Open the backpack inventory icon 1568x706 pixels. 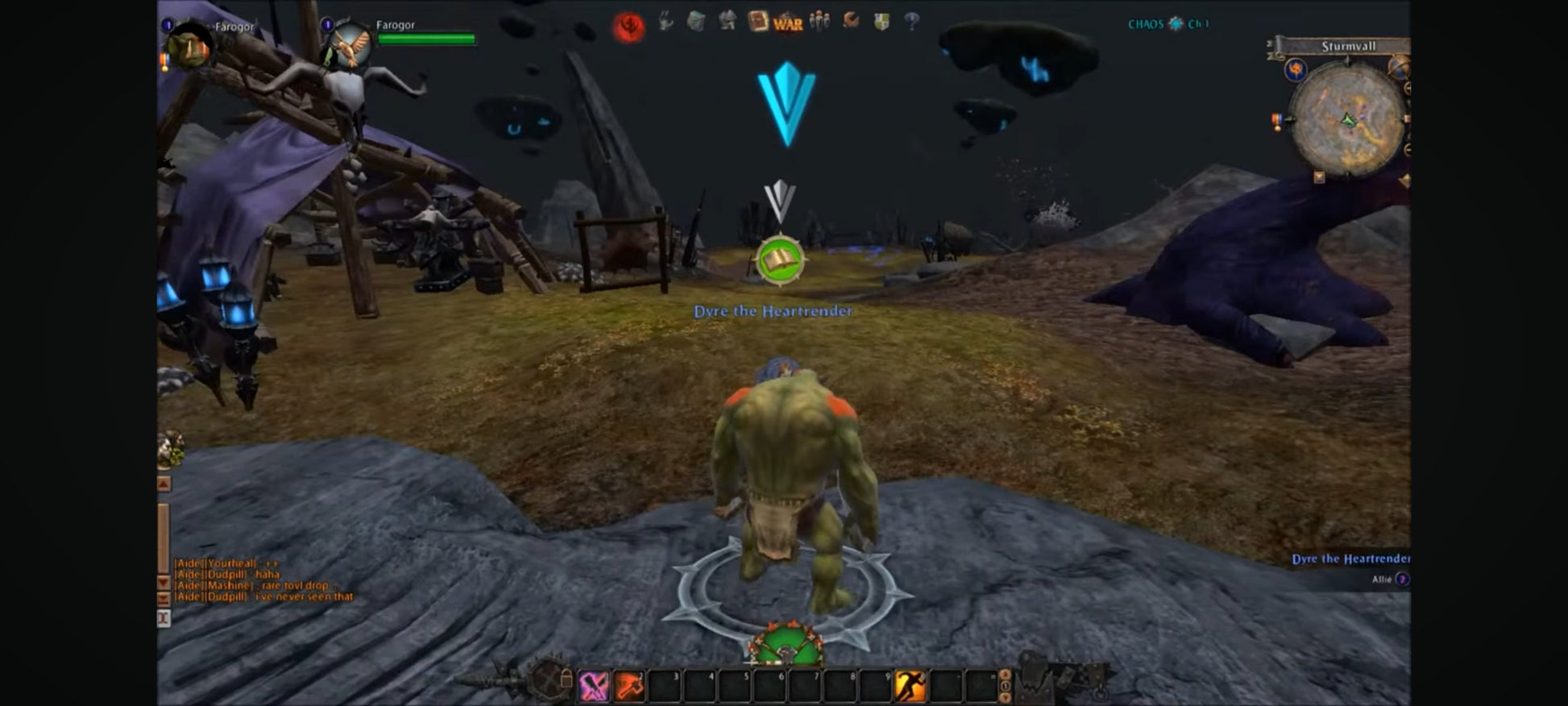696,22
